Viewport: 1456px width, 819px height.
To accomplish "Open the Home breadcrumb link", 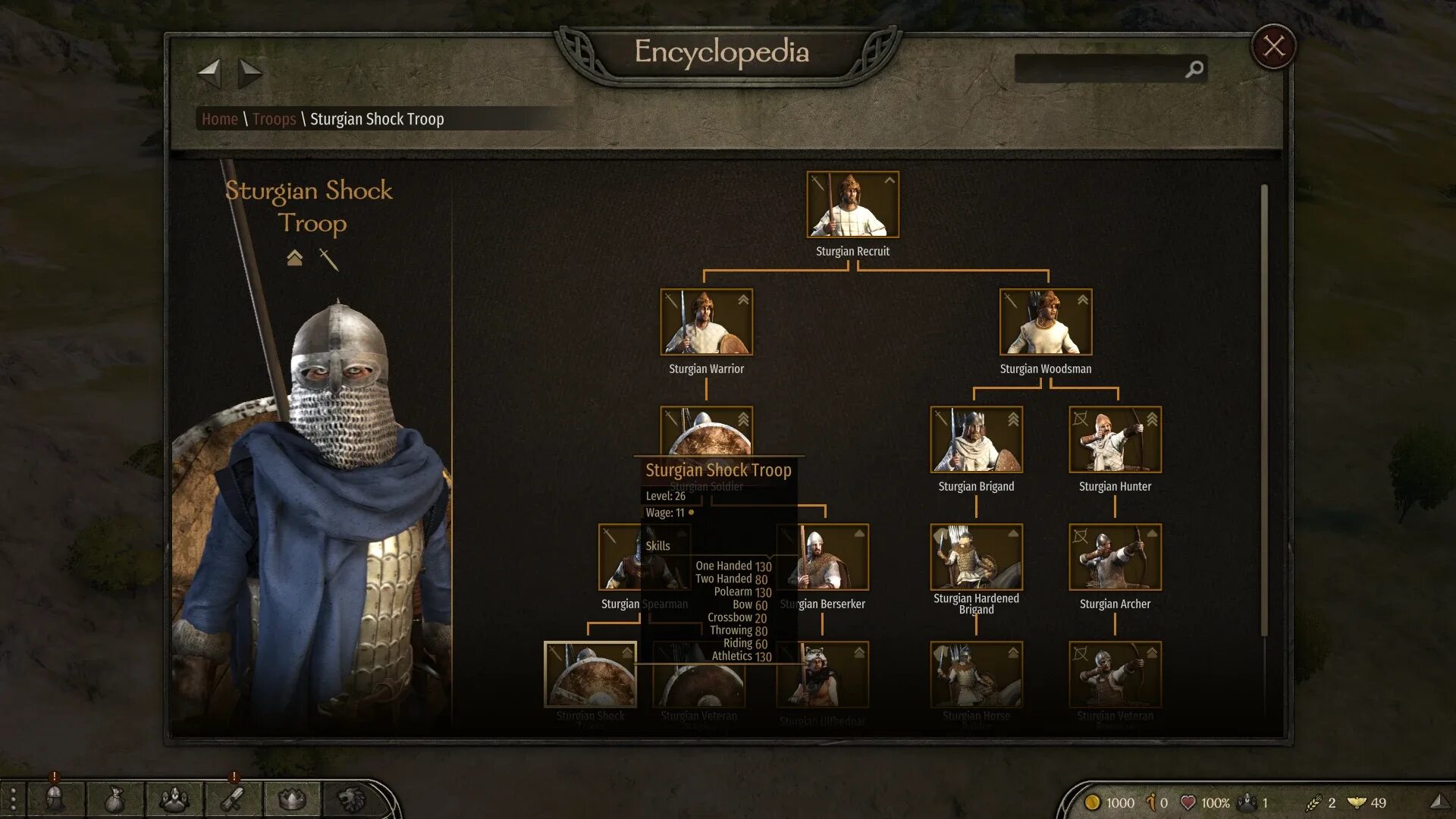I will pos(220,119).
